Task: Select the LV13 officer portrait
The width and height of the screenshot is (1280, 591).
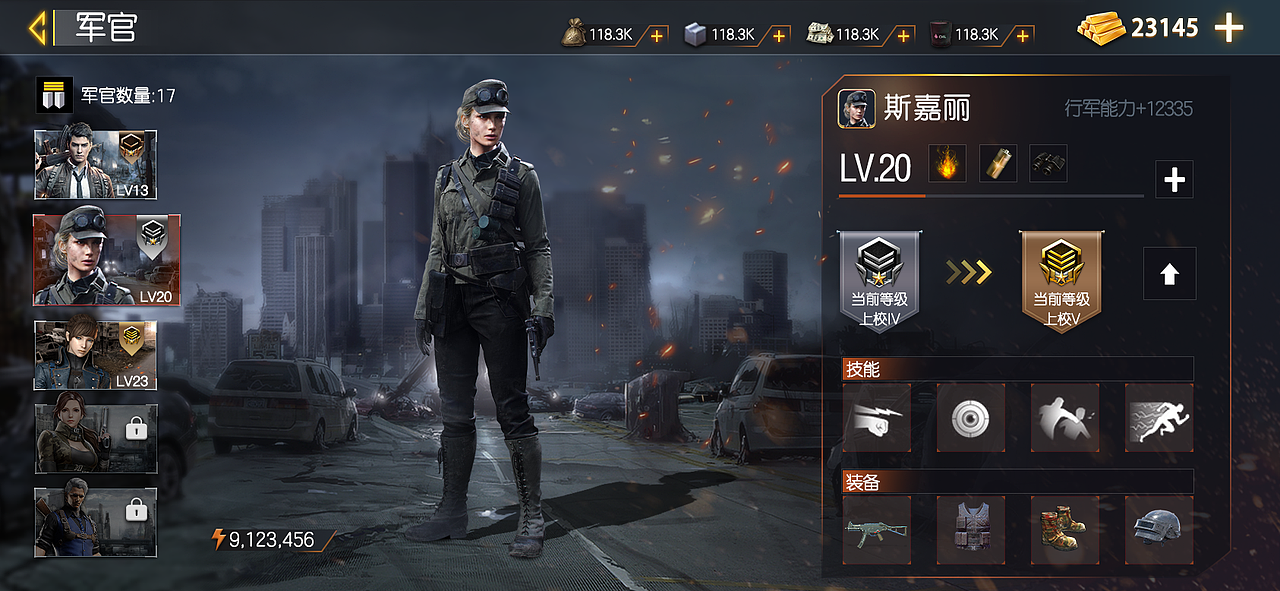Action: coord(95,165)
